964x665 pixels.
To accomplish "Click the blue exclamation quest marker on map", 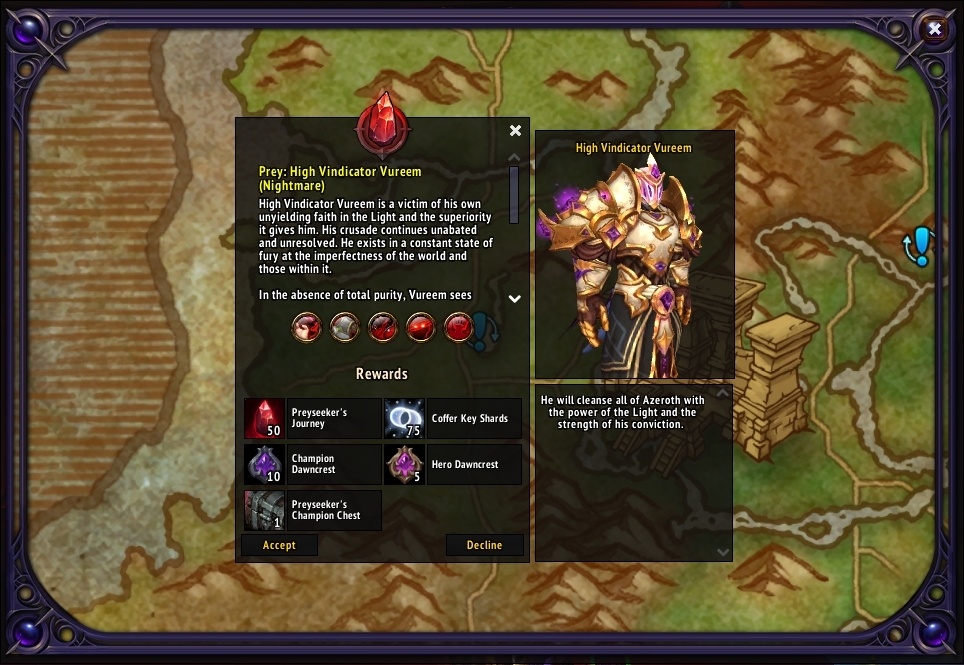I will pyautogui.click(x=920, y=246).
